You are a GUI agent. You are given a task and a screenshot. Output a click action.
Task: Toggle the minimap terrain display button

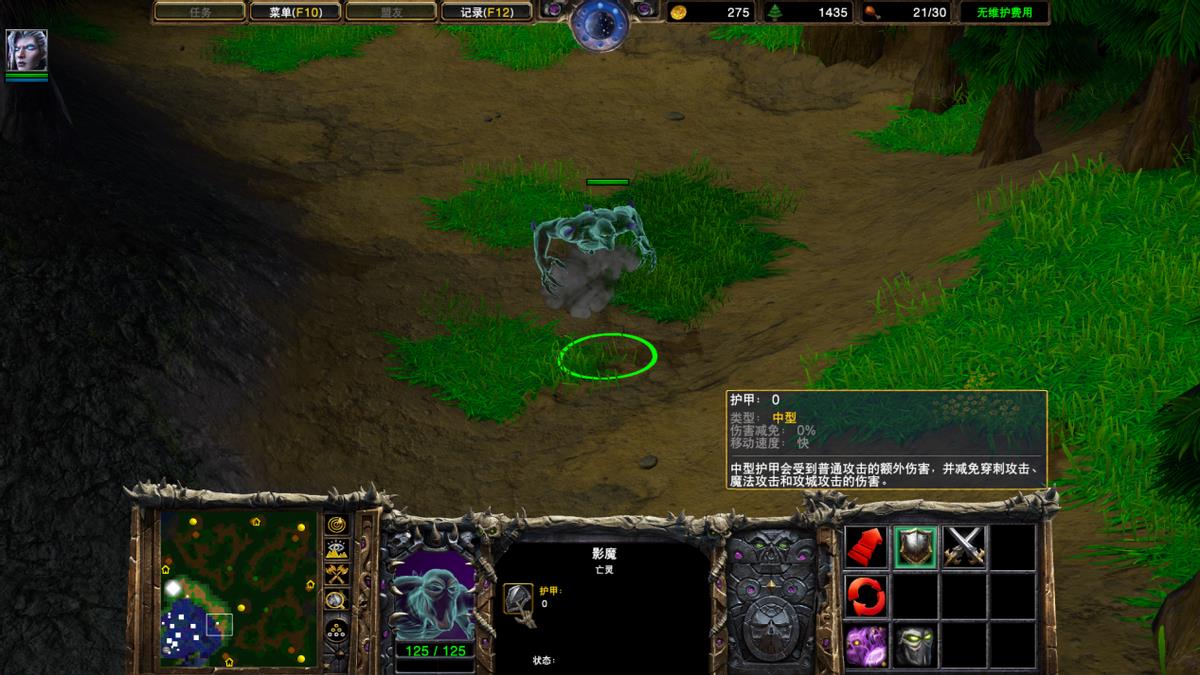tap(336, 550)
